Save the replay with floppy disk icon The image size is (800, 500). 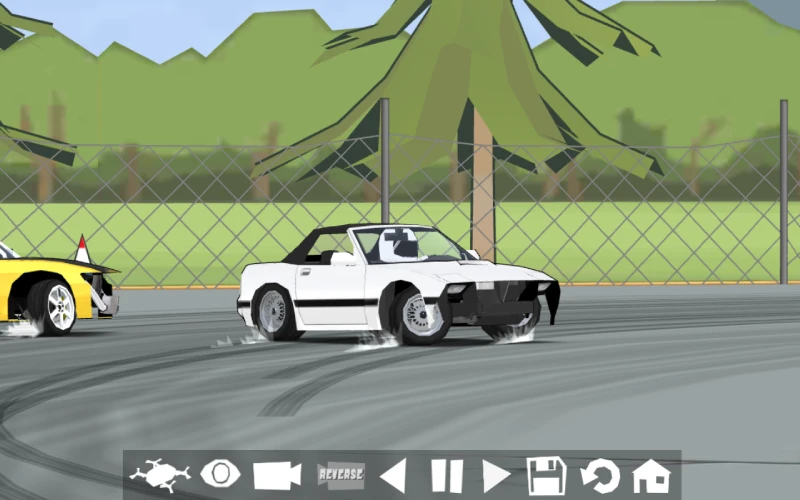pos(547,475)
